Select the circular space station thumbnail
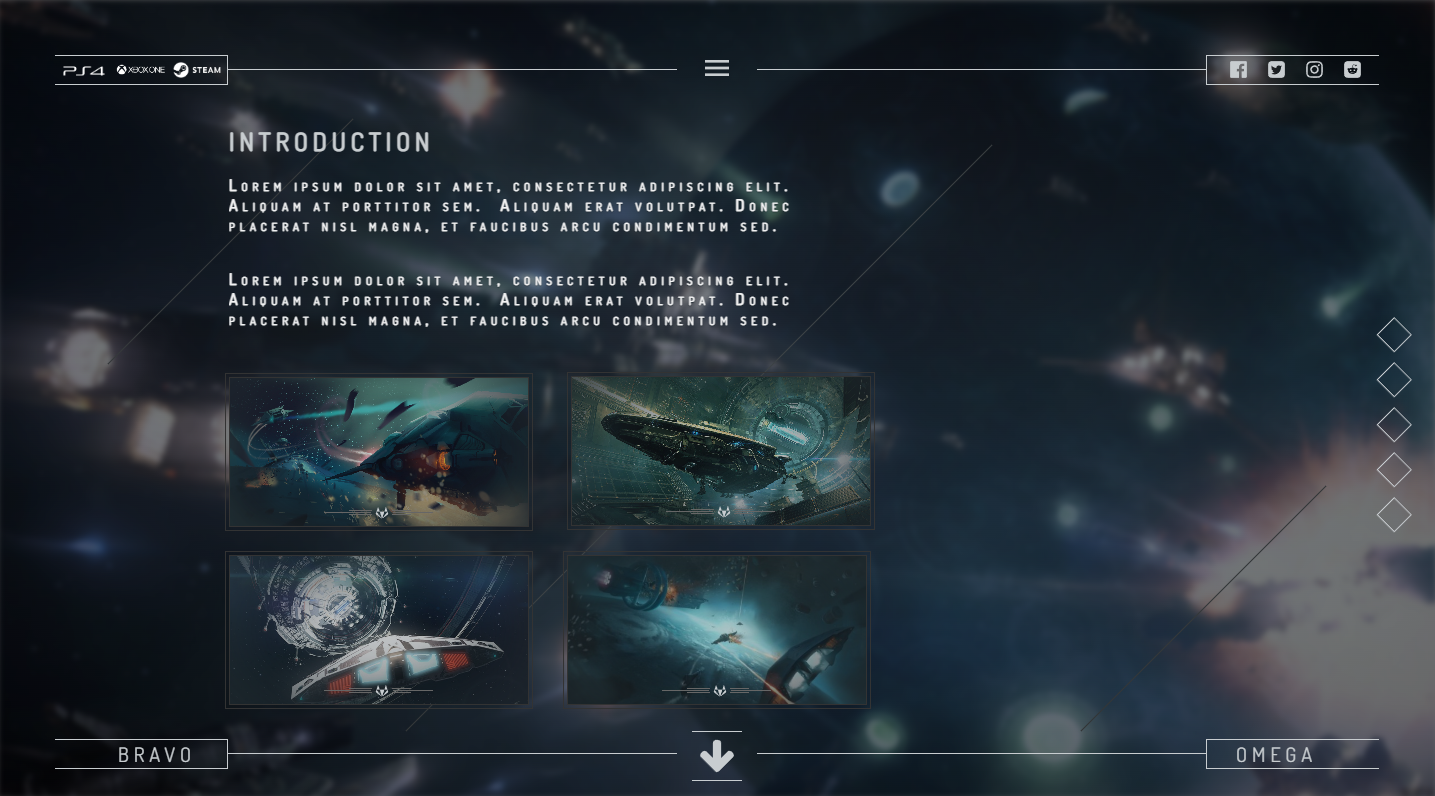The image size is (1435, 796). click(379, 630)
